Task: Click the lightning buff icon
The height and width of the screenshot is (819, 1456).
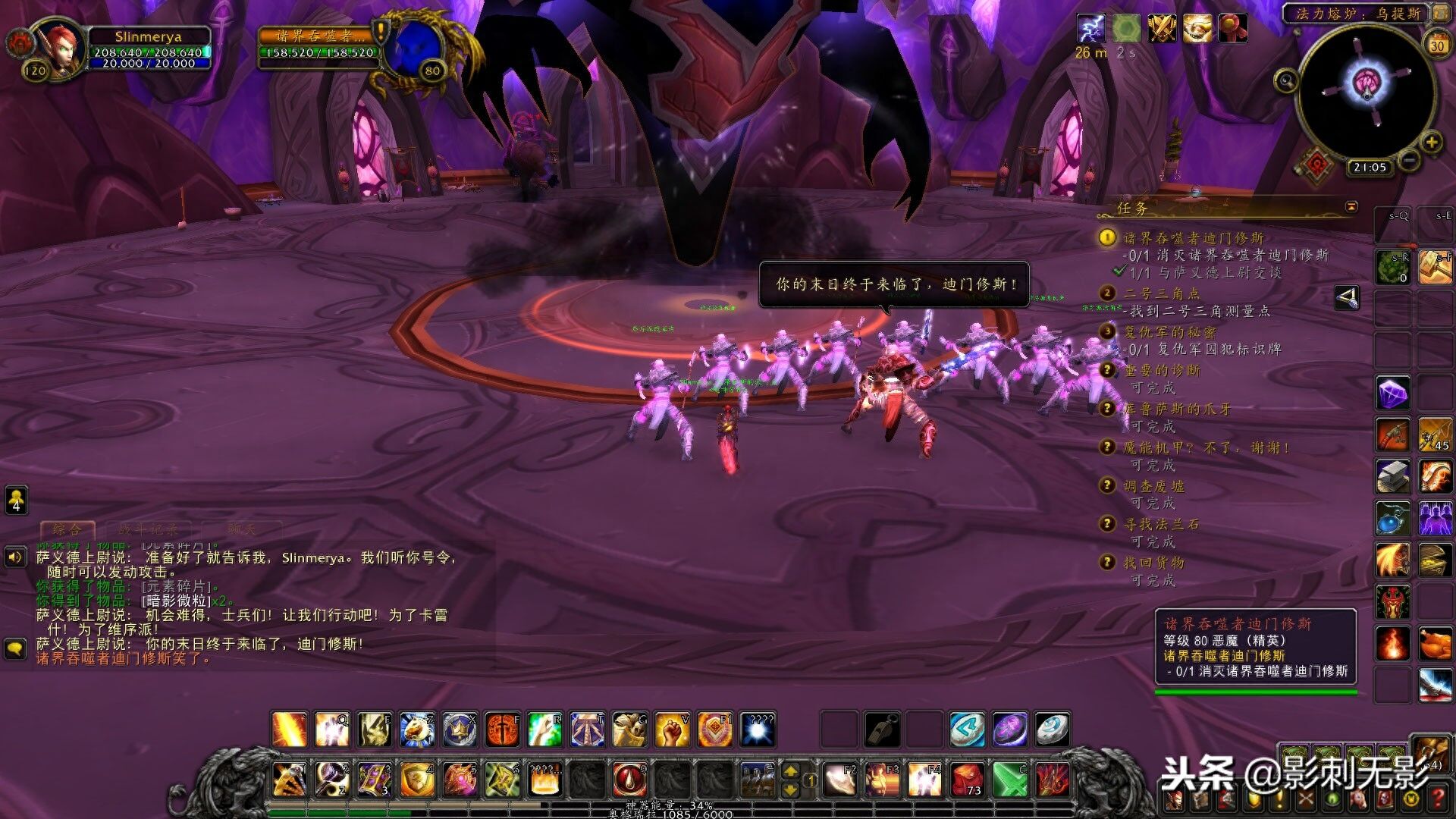Action: point(1090,29)
